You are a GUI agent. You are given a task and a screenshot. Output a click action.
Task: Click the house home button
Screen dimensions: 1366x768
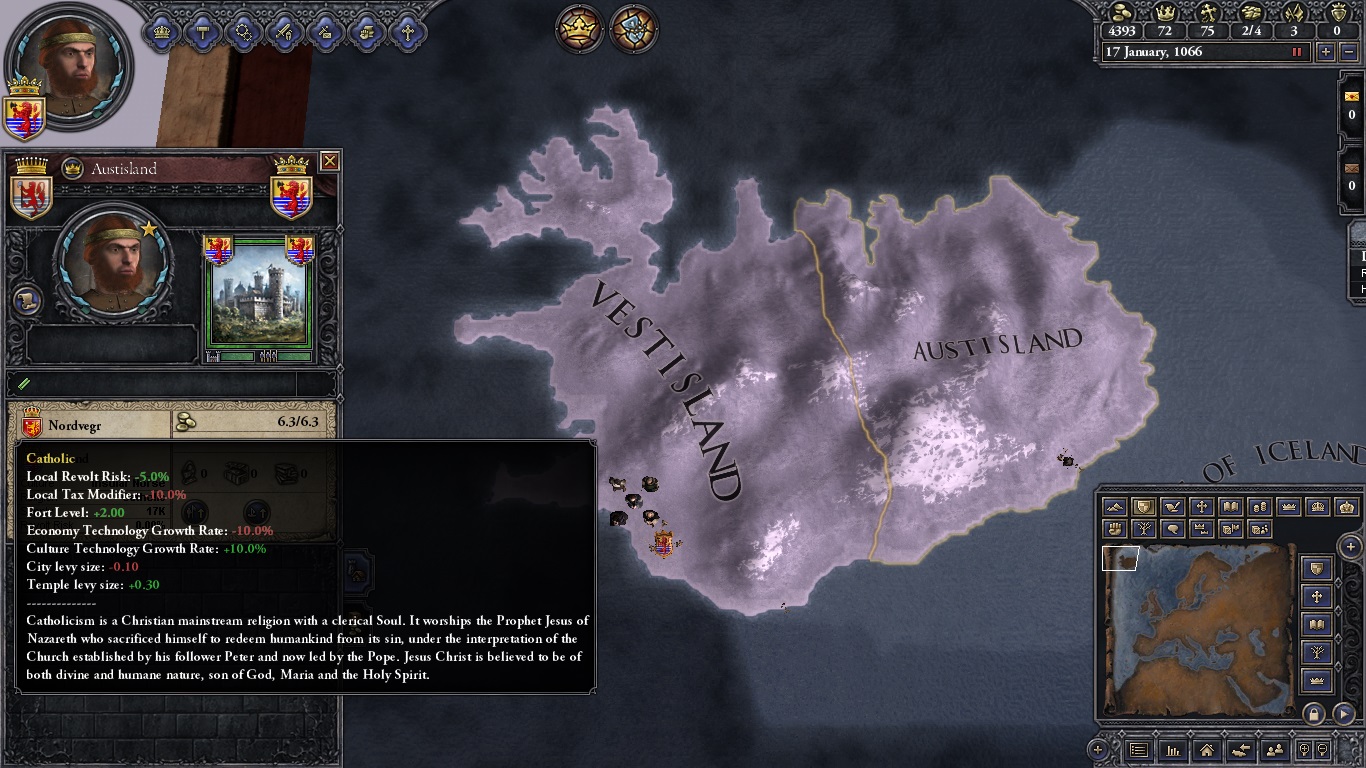pos(1207,749)
